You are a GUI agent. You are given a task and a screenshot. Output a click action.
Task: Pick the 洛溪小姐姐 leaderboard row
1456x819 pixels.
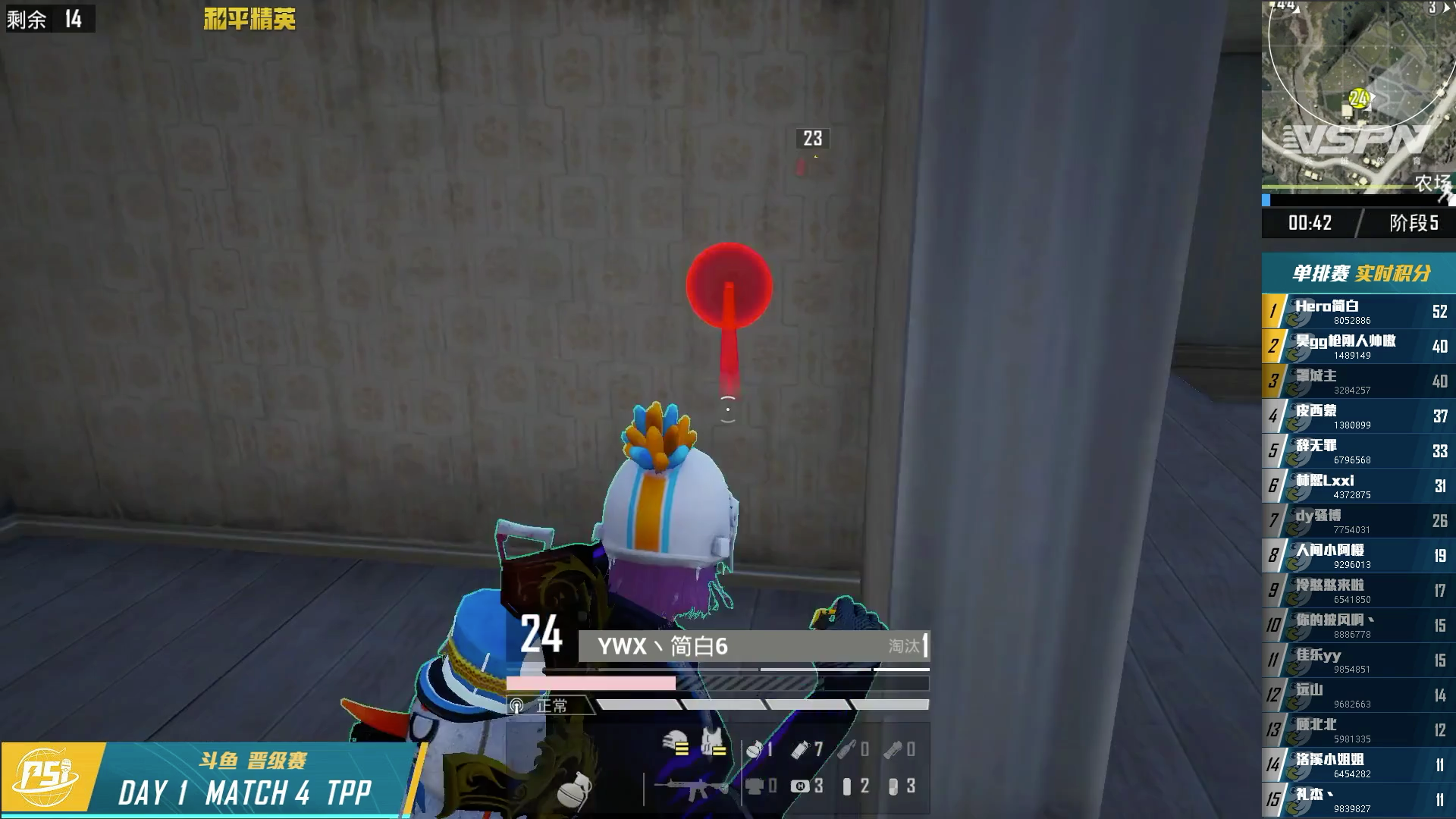[1358, 765]
